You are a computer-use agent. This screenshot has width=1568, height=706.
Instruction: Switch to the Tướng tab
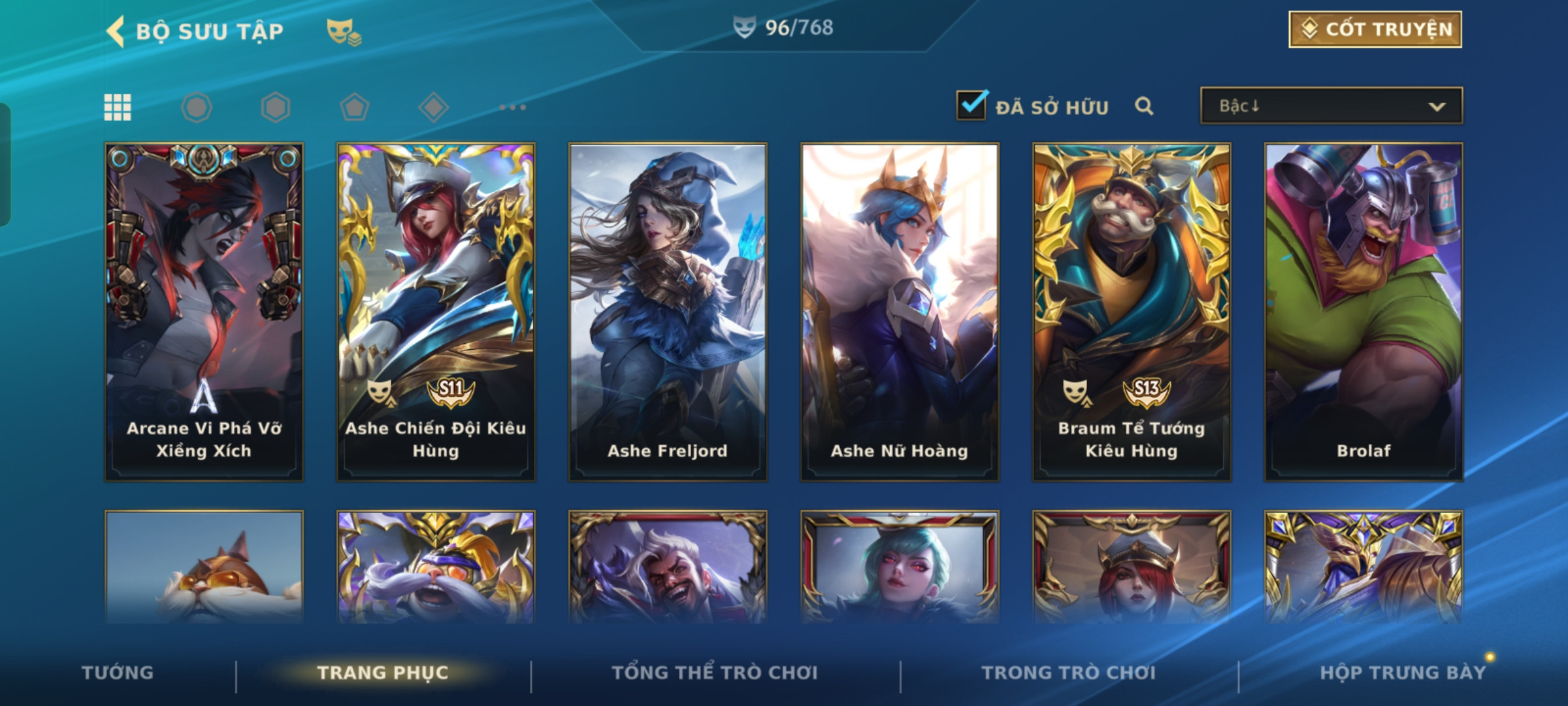[118, 673]
